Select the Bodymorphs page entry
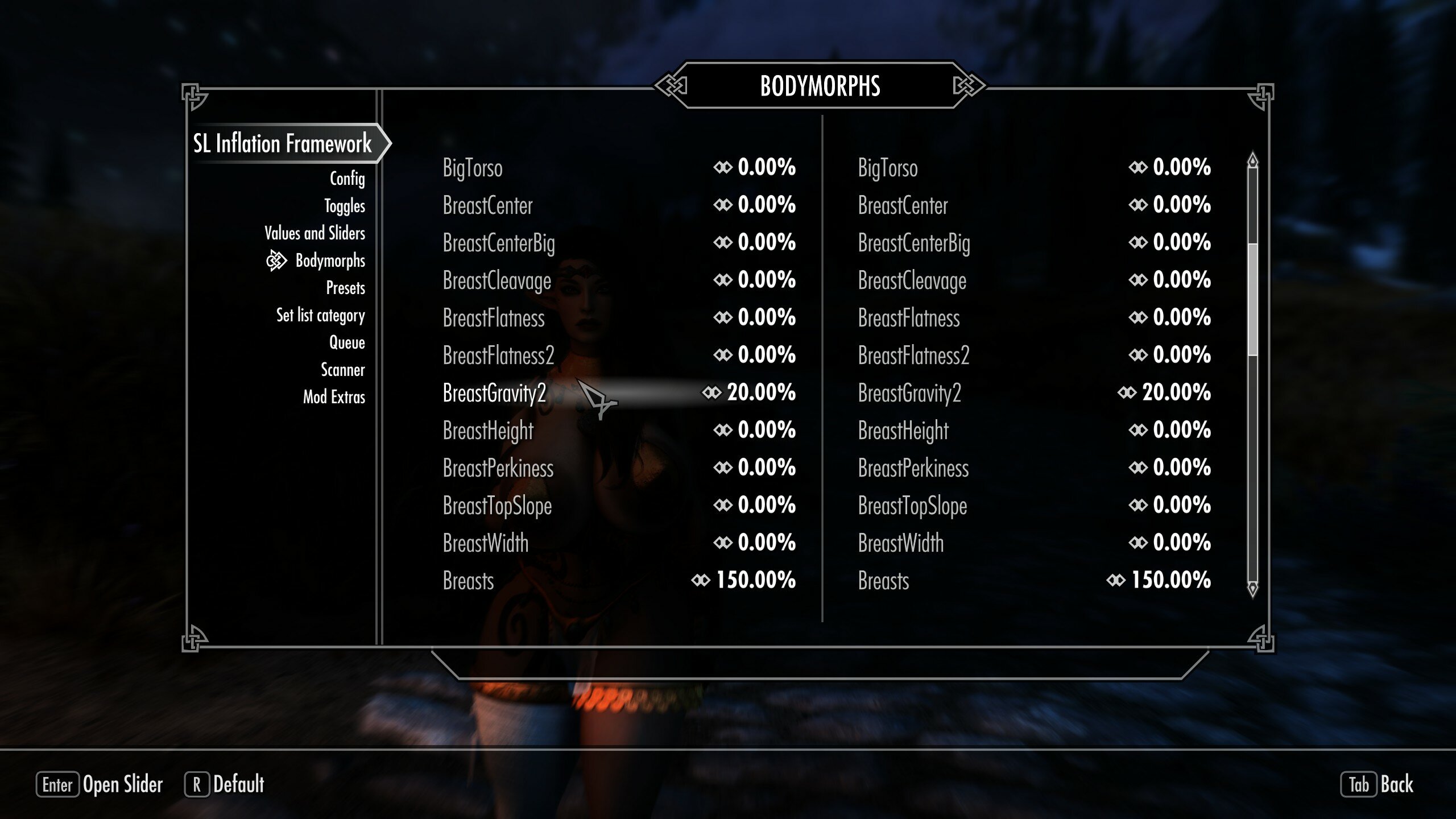Image resolution: width=1456 pixels, height=819 pixels. pyautogui.click(x=330, y=260)
